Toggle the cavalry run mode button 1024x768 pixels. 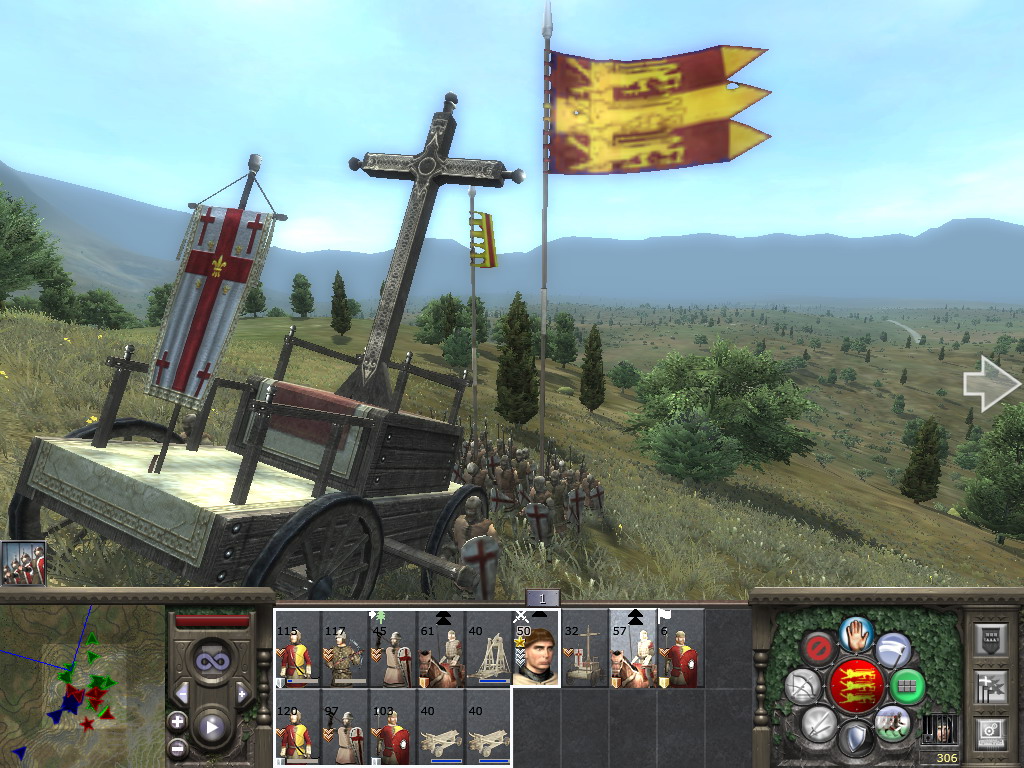tap(892, 722)
